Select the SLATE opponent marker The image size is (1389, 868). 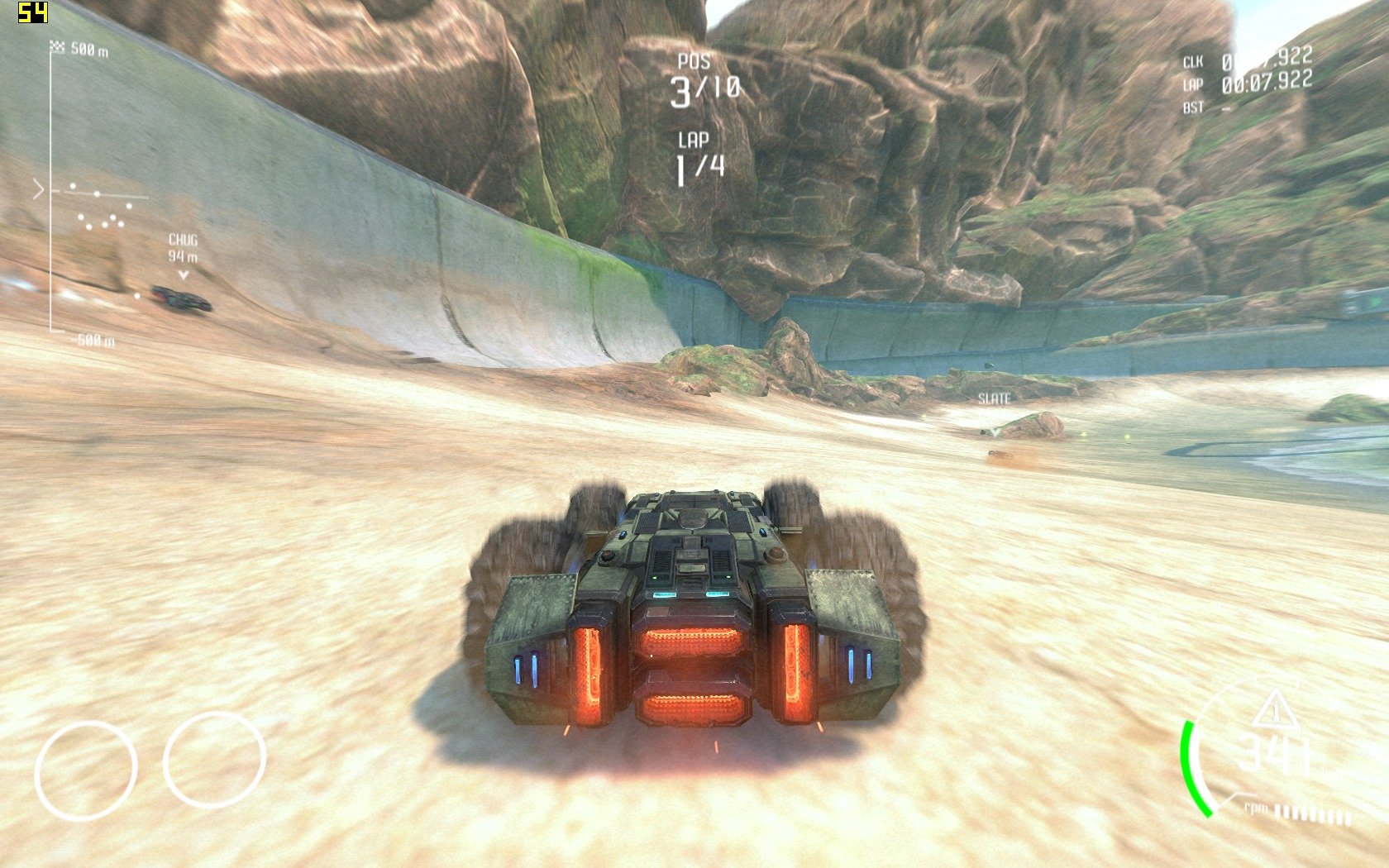994,399
